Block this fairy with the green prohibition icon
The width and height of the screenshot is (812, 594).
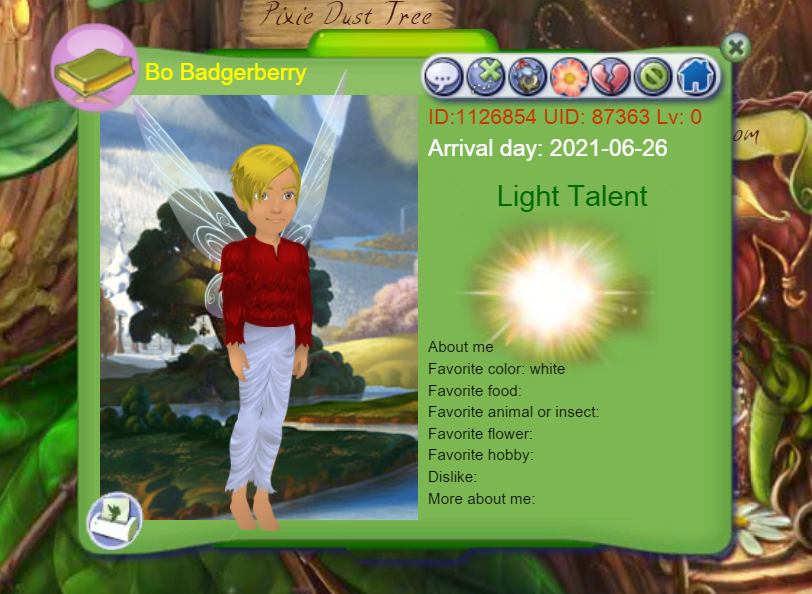[653, 77]
